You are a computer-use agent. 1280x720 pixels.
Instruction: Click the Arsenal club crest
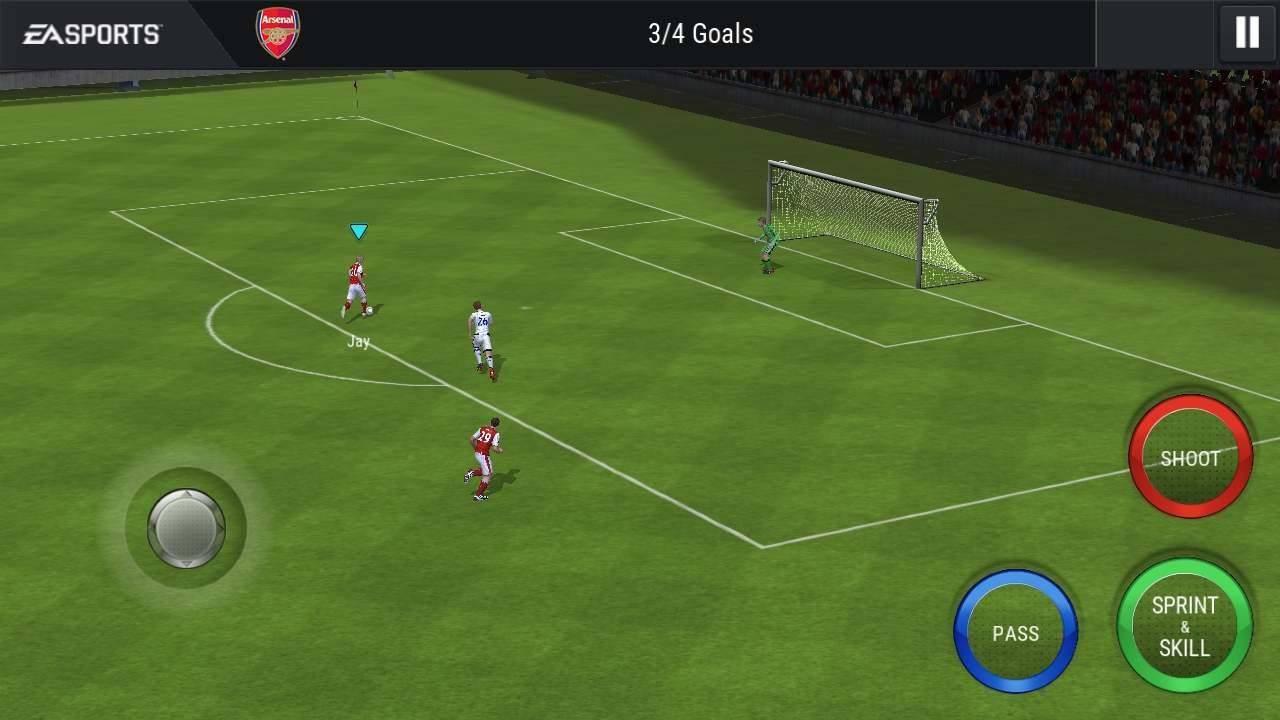coord(276,31)
